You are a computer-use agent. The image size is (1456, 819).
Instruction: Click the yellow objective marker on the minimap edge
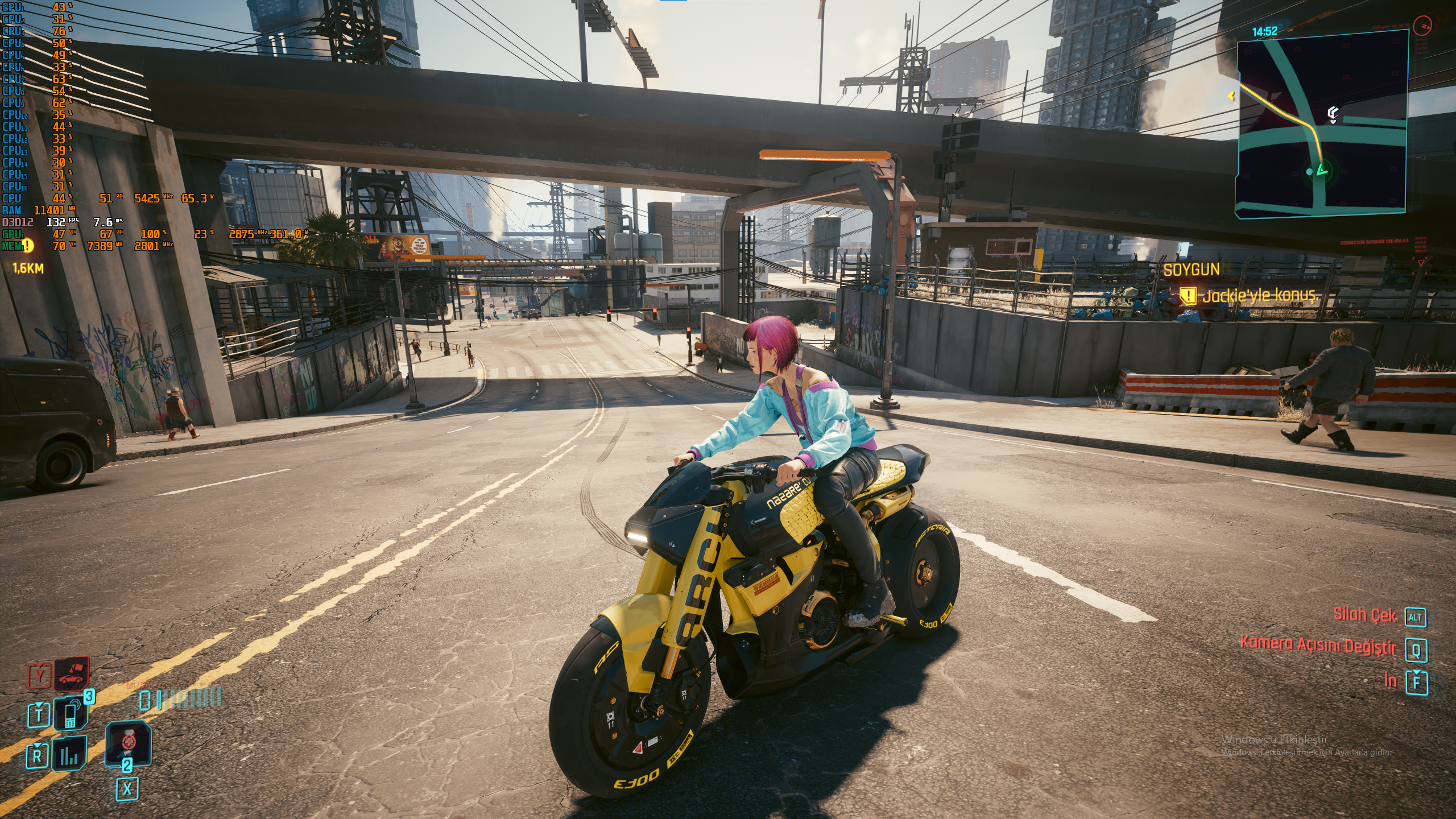click(x=1232, y=96)
